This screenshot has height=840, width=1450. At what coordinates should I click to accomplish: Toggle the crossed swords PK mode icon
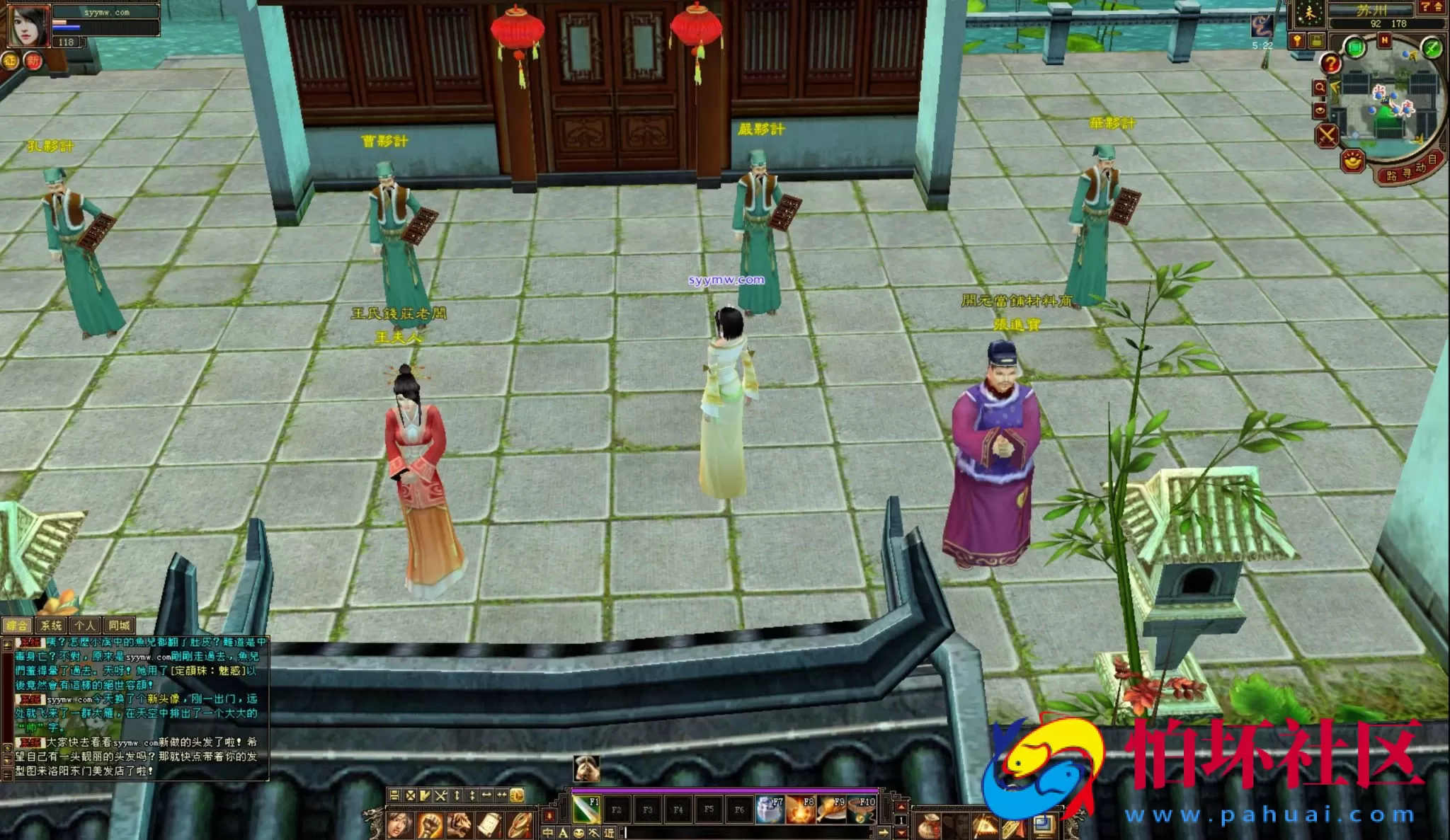click(x=1327, y=134)
